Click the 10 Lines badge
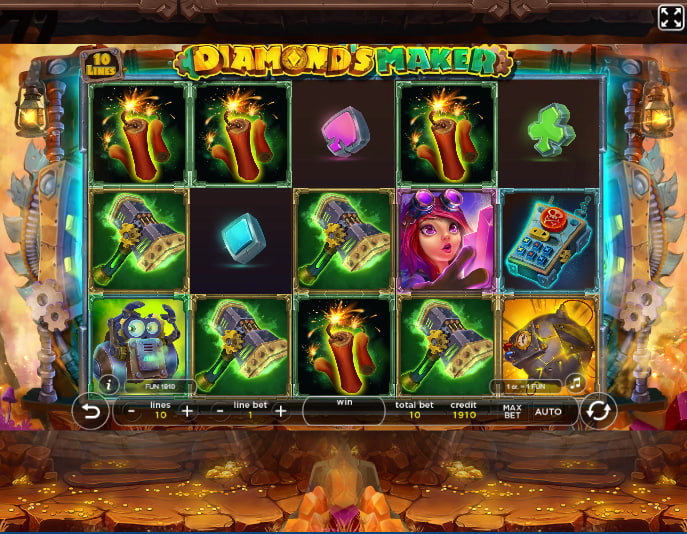Viewport: 687px width, 534px height. coord(99,64)
